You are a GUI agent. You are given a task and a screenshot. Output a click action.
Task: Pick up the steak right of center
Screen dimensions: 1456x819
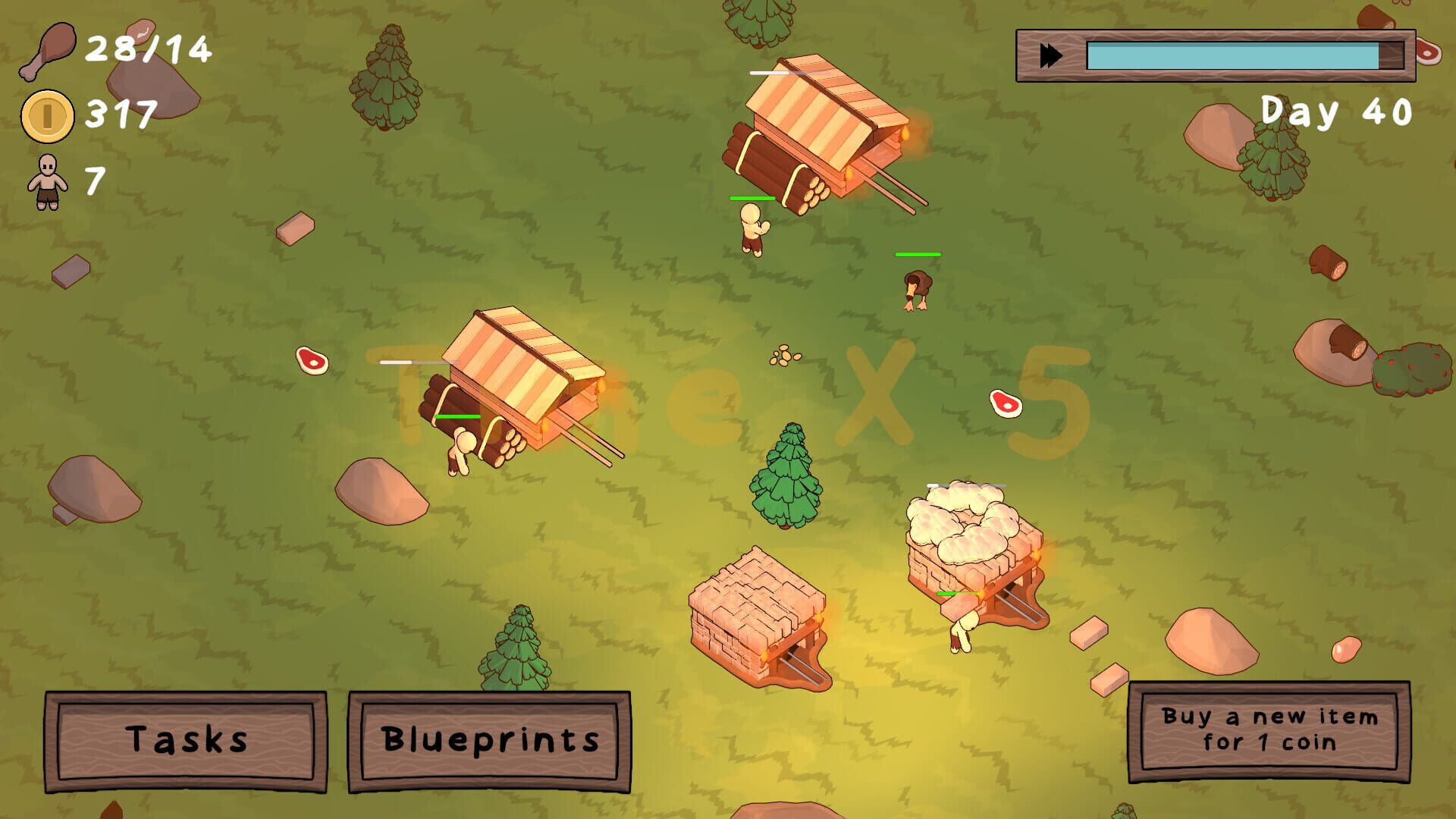(x=1006, y=403)
